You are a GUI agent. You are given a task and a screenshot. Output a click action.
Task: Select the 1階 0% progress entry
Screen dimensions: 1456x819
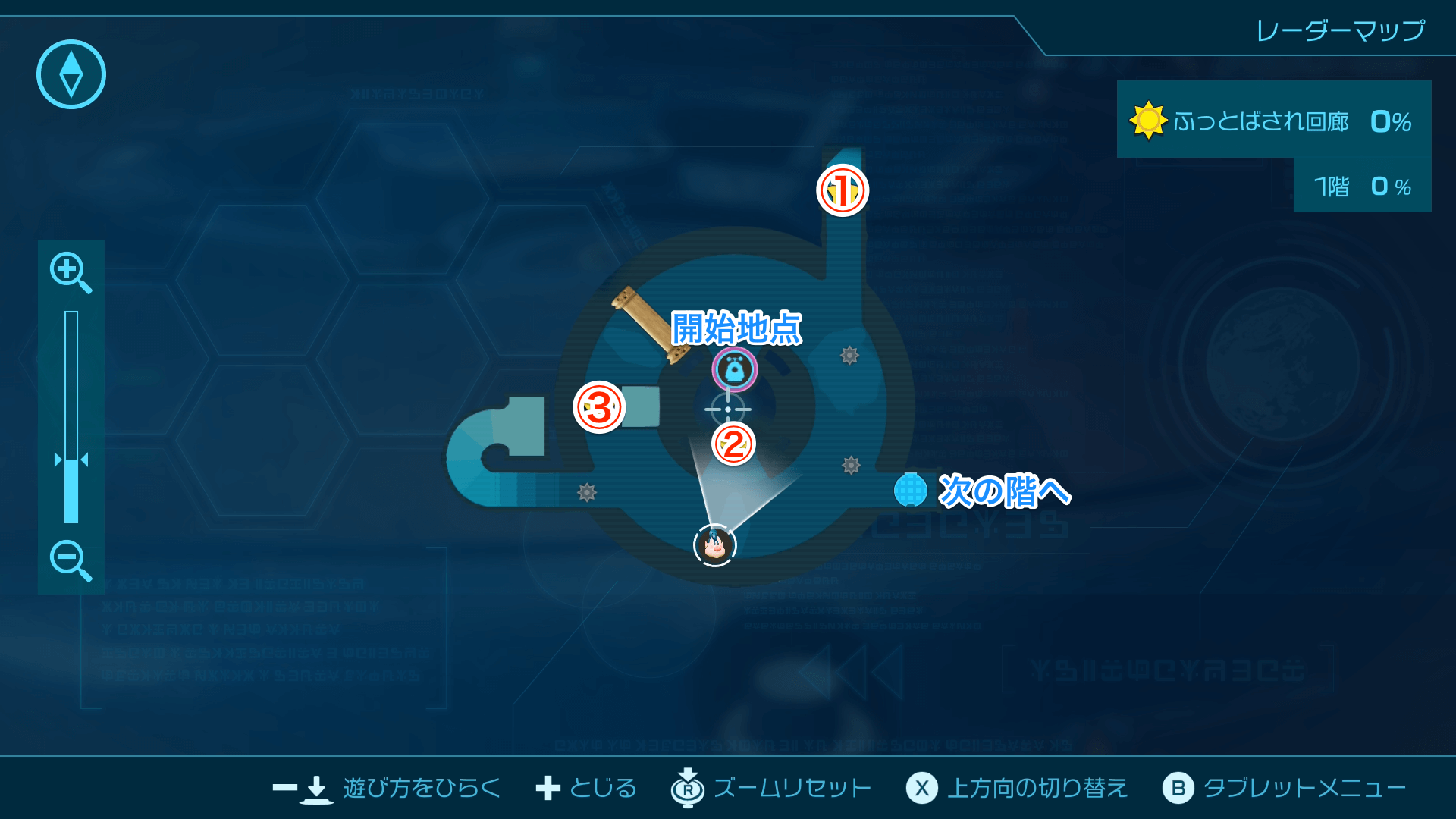[1361, 187]
